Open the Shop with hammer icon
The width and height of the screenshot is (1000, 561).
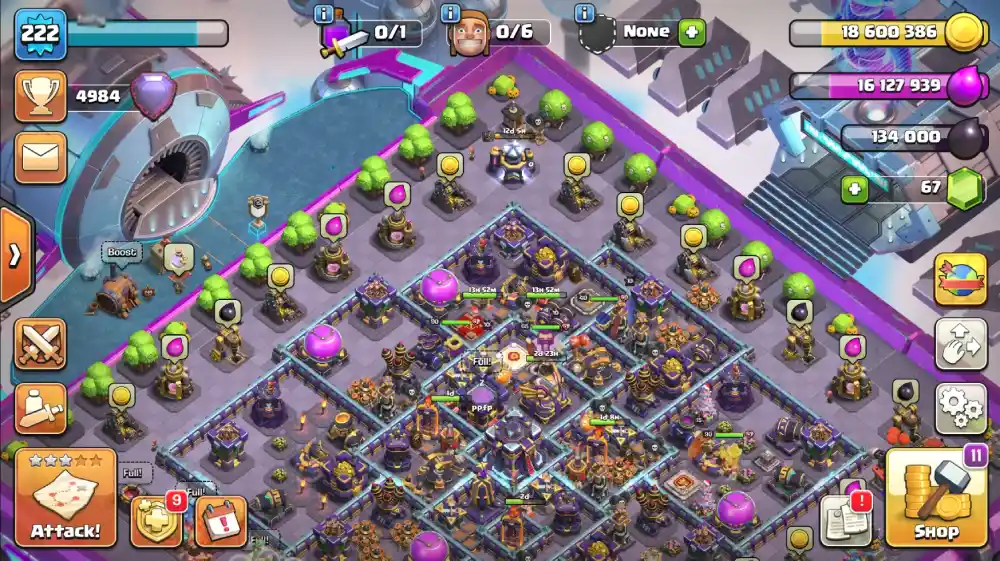click(936, 497)
